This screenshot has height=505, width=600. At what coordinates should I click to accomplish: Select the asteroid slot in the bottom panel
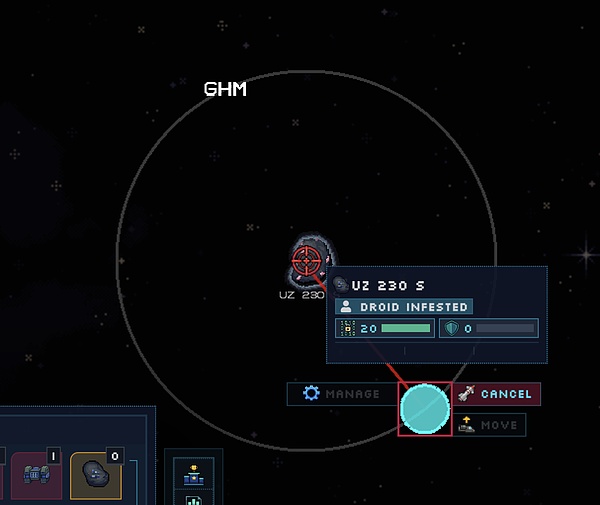96,475
